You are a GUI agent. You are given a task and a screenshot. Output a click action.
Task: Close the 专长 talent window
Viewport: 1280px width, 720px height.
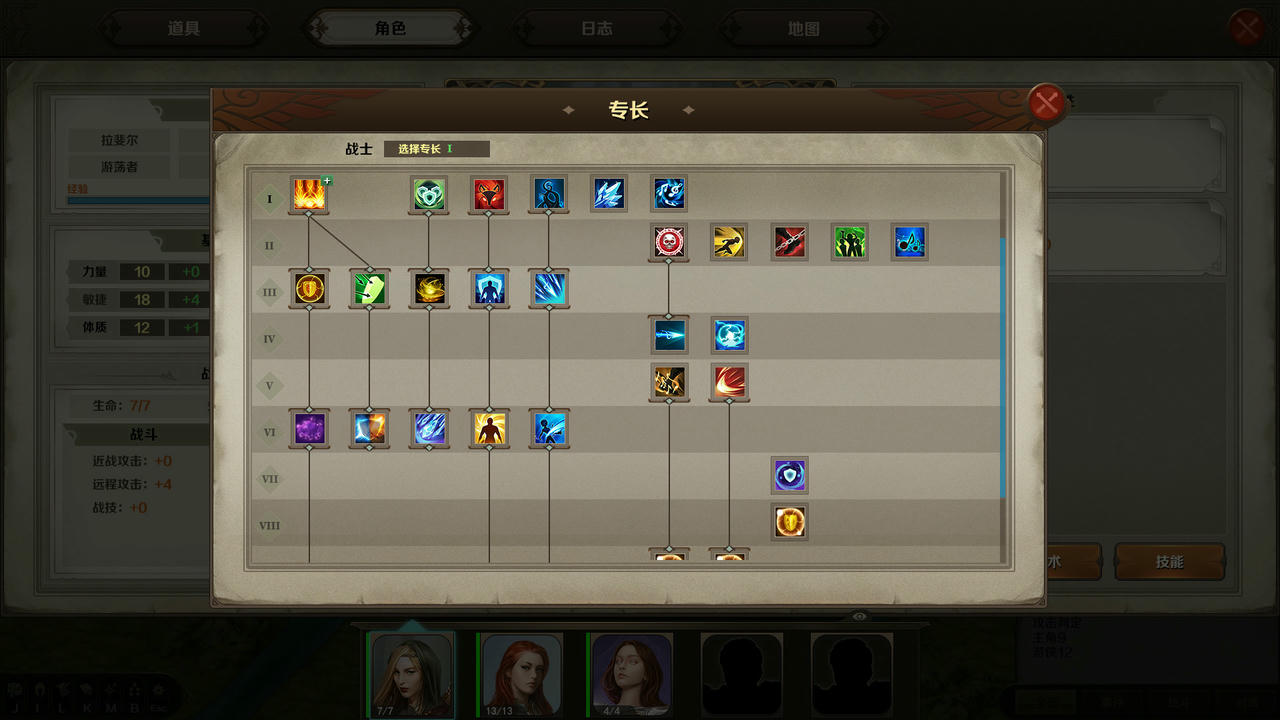(1046, 103)
